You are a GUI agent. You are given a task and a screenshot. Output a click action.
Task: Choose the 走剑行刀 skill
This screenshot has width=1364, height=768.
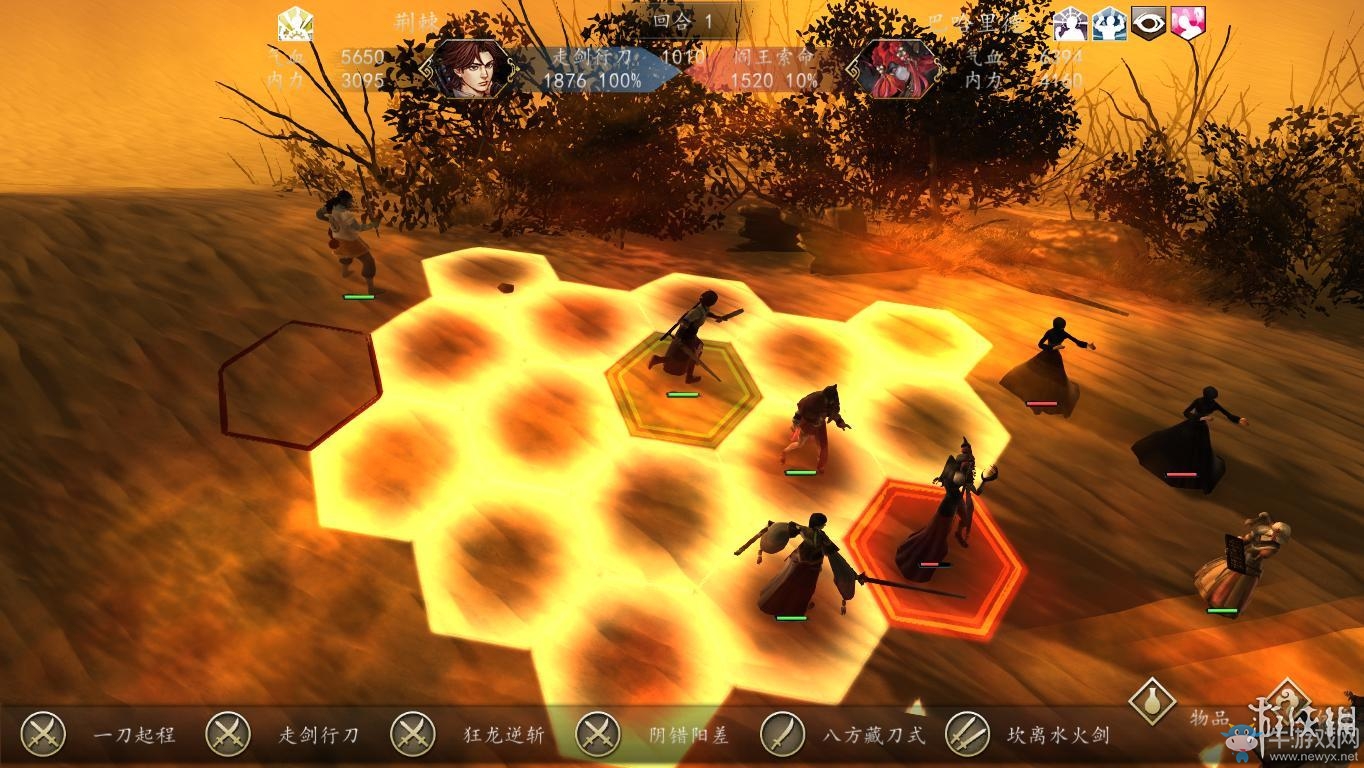tap(228, 735)
